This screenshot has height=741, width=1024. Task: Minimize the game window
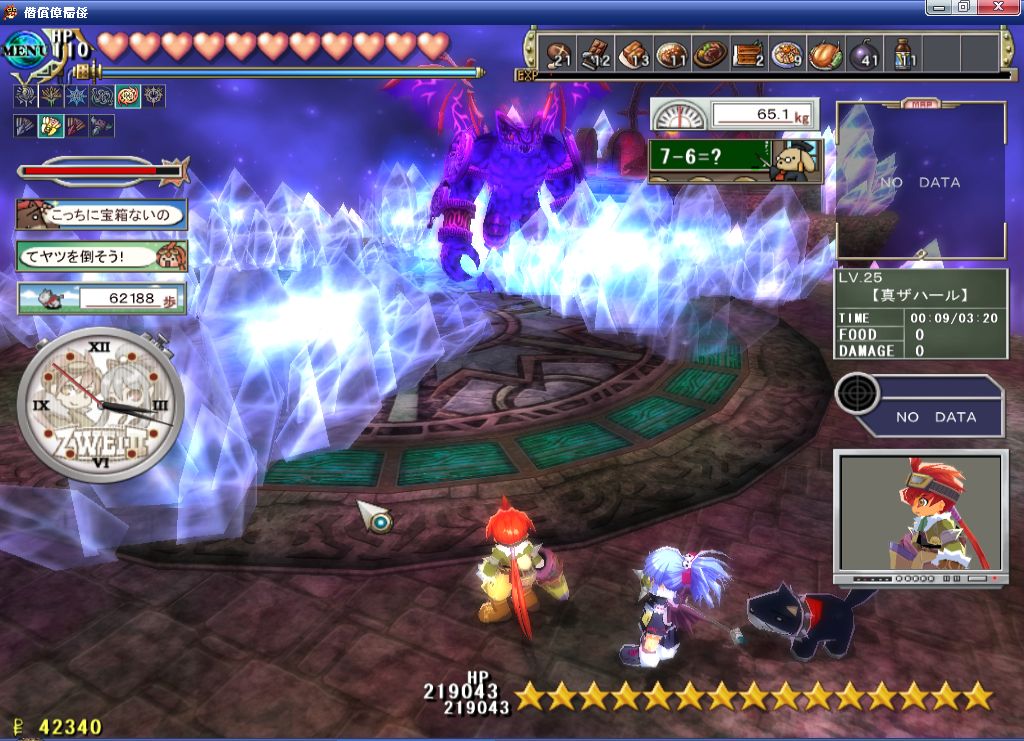[940, 7]
